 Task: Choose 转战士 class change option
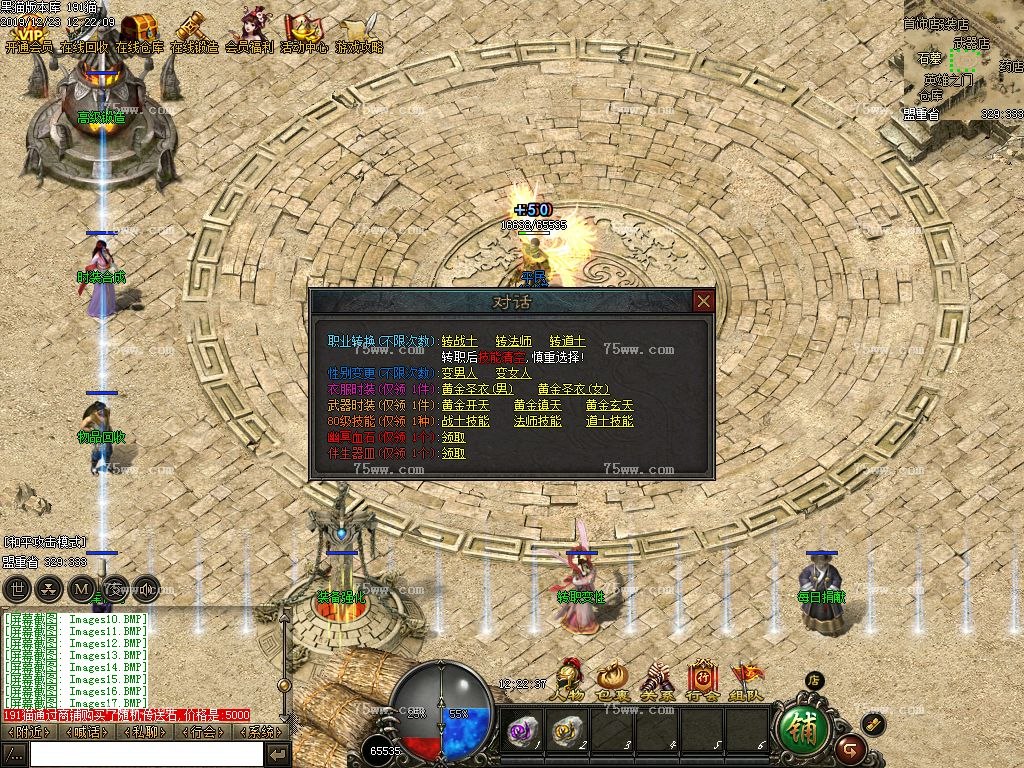click(459, 341)
